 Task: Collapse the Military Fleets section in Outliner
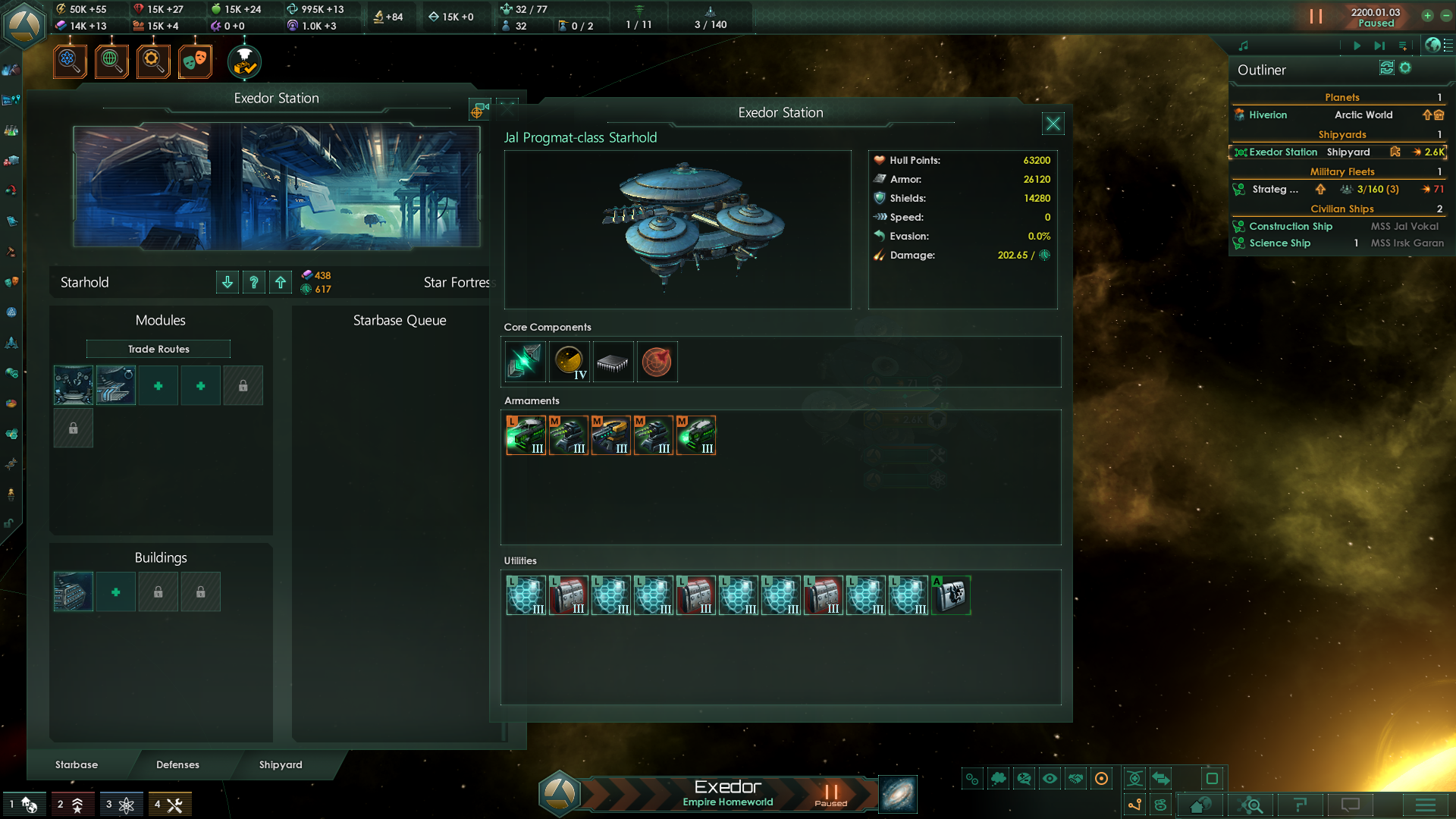(1342, 171)
